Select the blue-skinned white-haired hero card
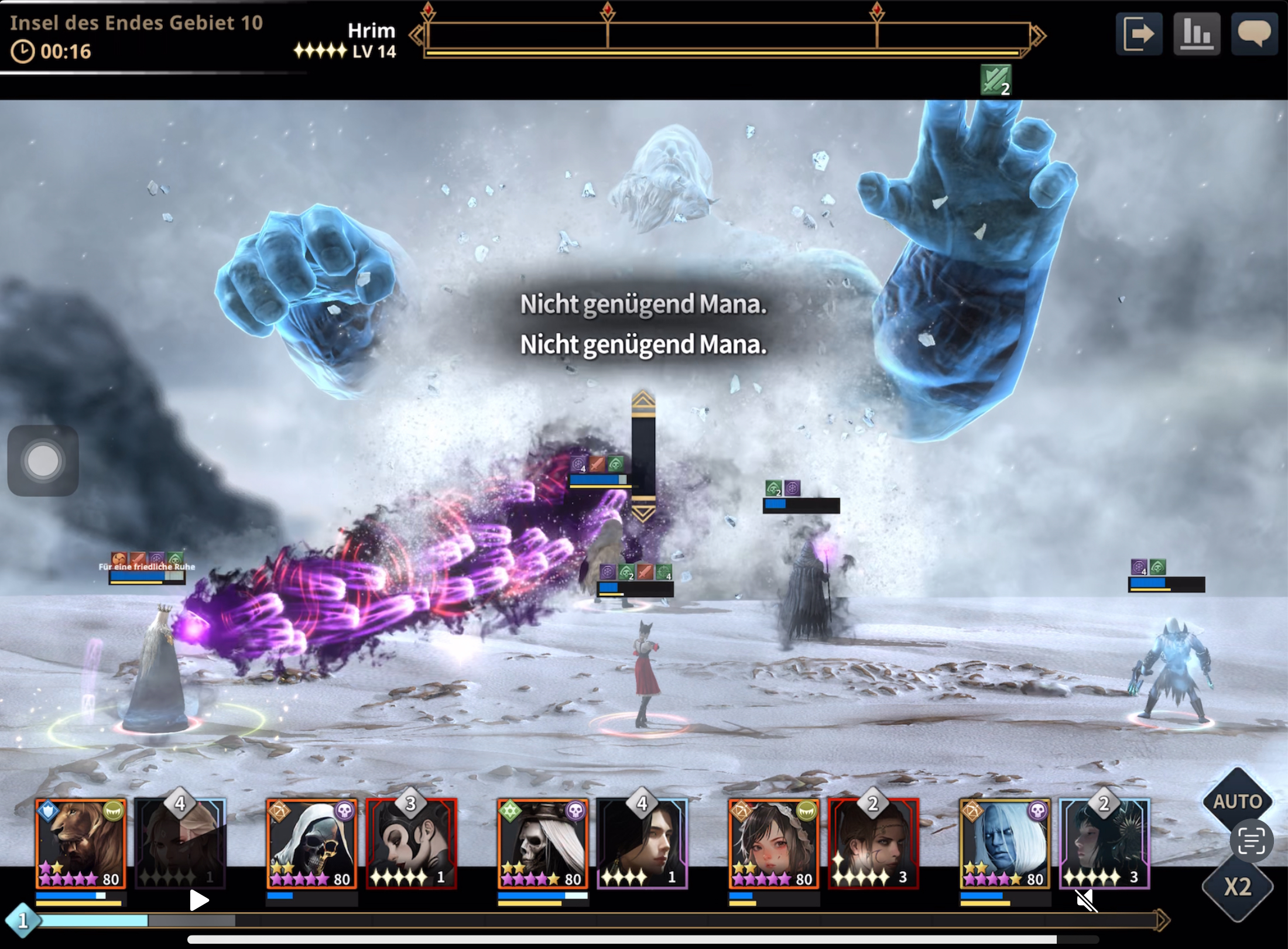Viewport: 1288px width, 949px height. coord(1004,843)
